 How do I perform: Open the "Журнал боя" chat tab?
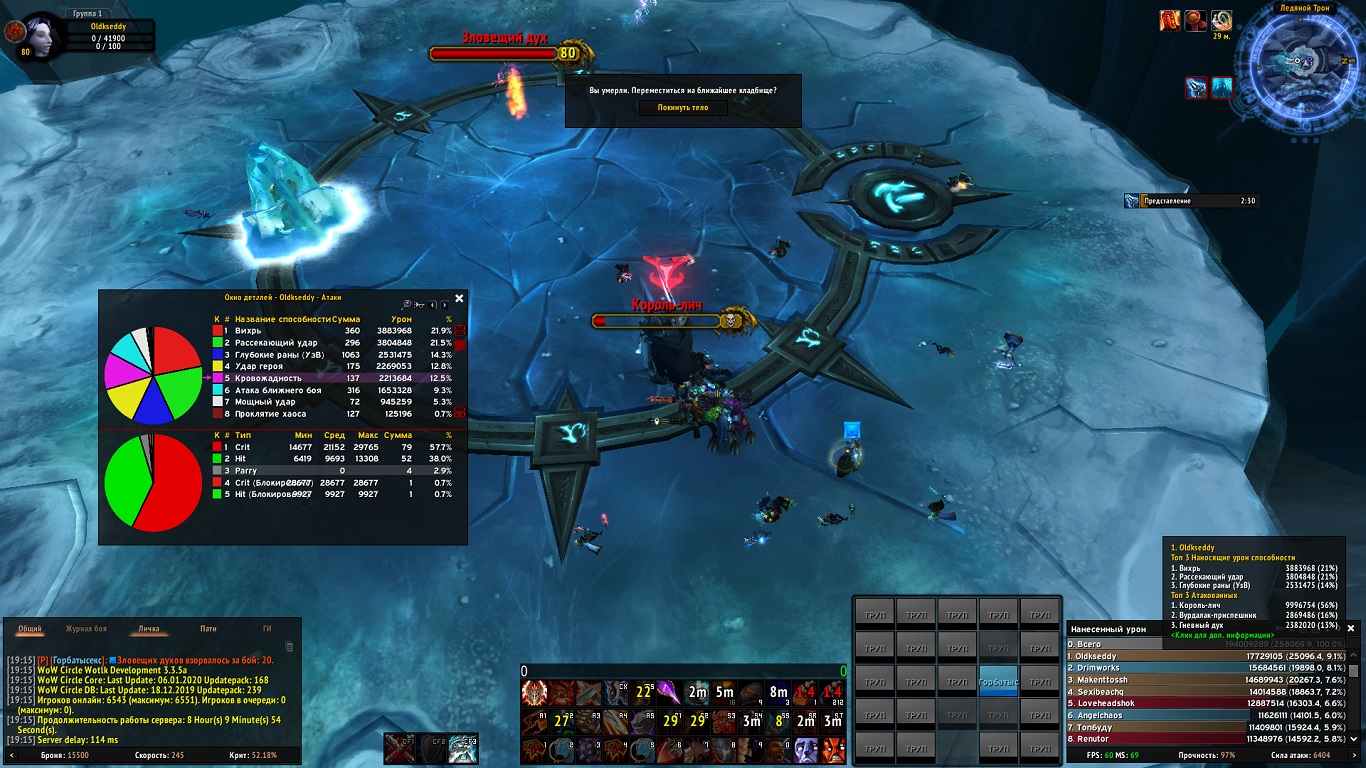point(86,629)
